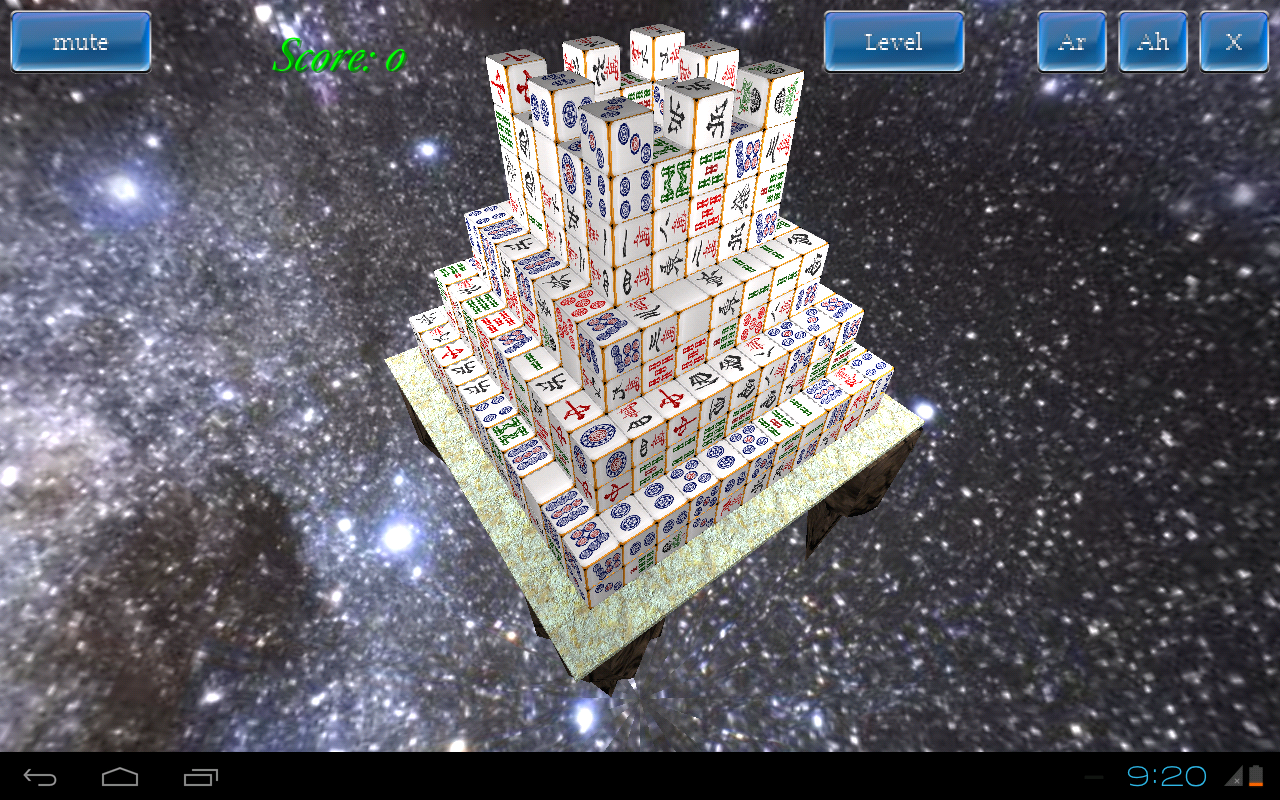Click the Score: 0 display
Viewport: 1280px width, 800px height.
point(340,57)
